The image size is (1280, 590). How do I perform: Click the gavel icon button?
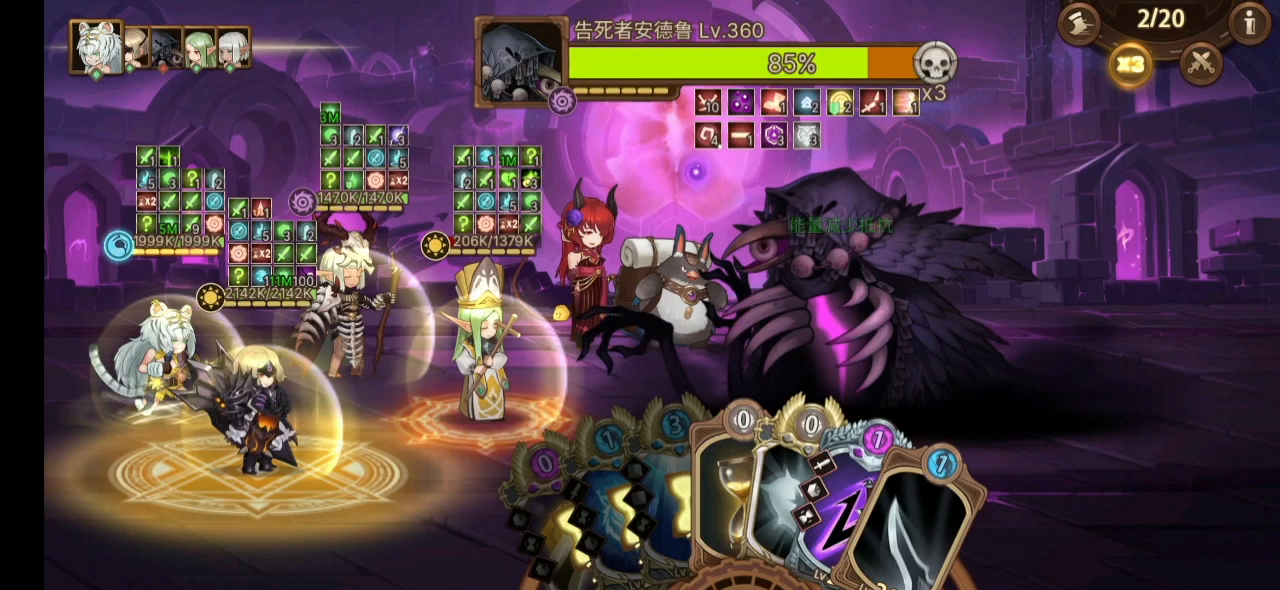pyautogui.click(x=1080, y=24)
